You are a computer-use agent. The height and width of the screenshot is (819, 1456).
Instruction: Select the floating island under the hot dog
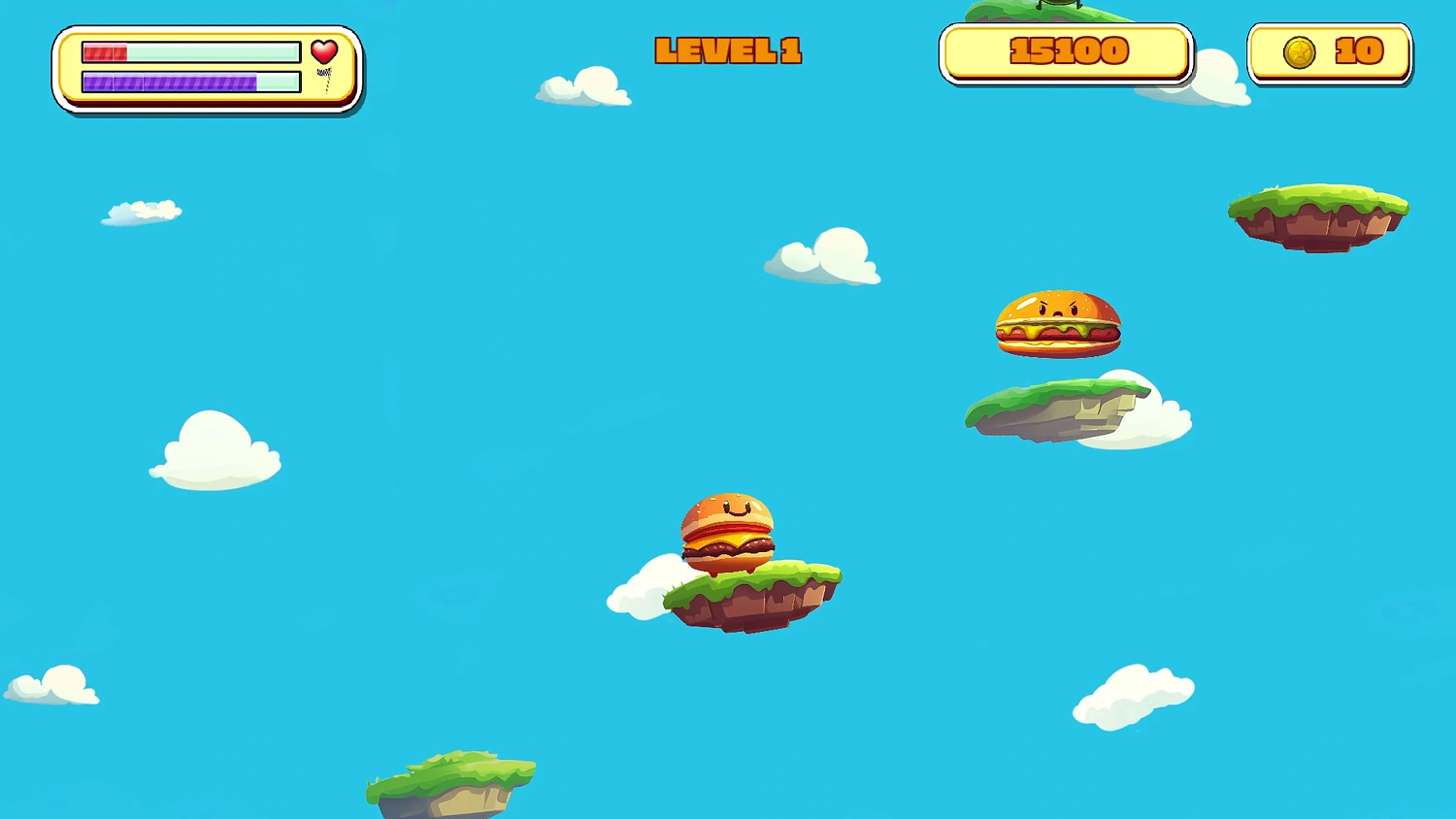click(1058, 408)
